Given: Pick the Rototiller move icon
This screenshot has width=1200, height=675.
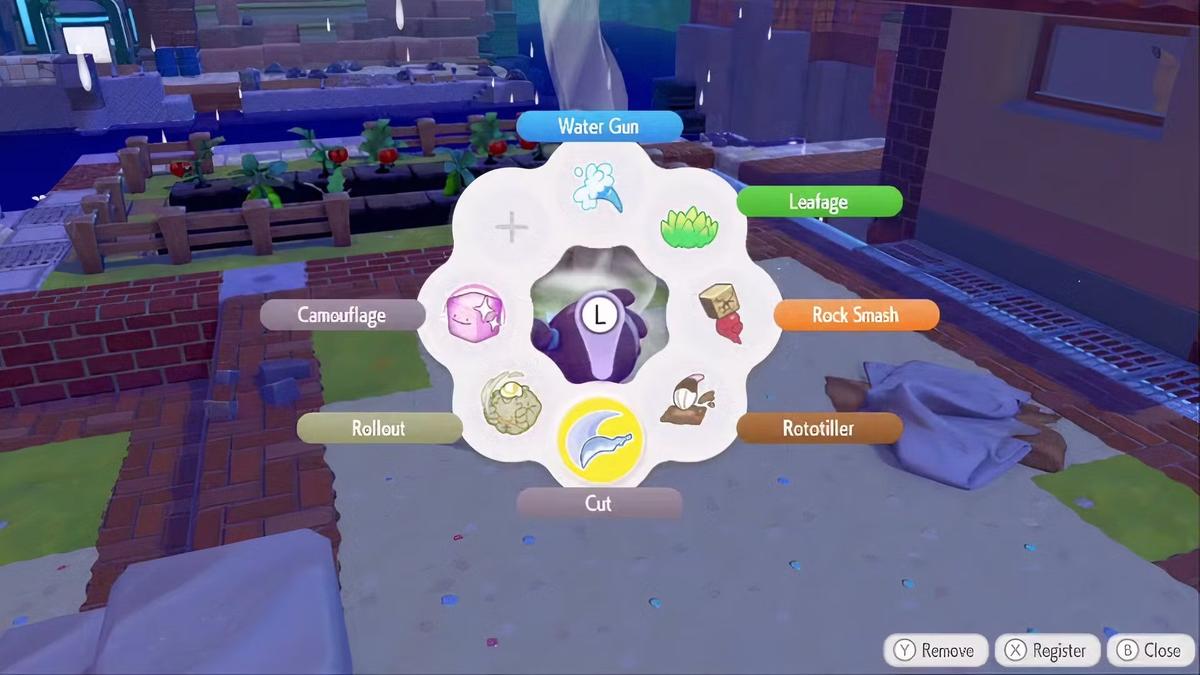Looking at the screenshot, I should [x=687, y=401].
